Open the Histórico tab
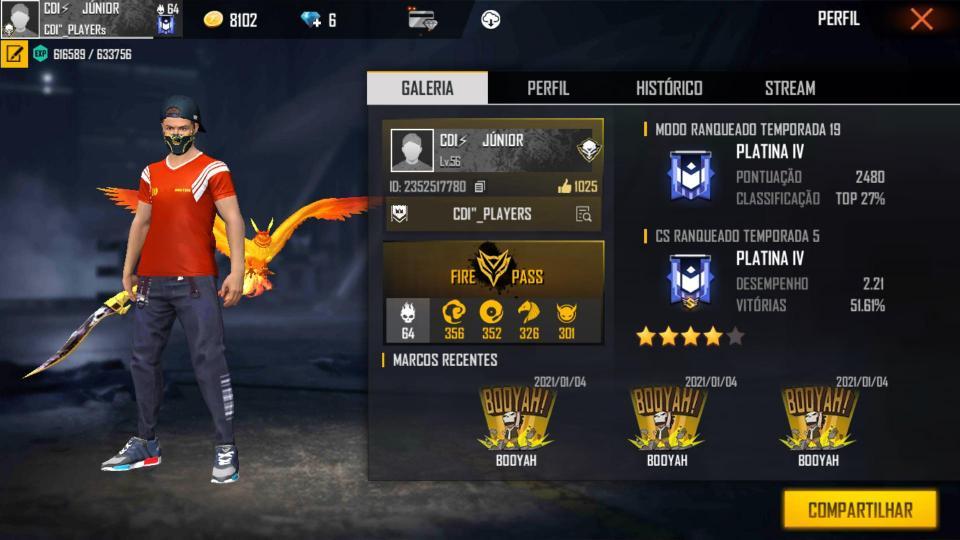This screenshot has width=960, height=540. click(669, 88)
